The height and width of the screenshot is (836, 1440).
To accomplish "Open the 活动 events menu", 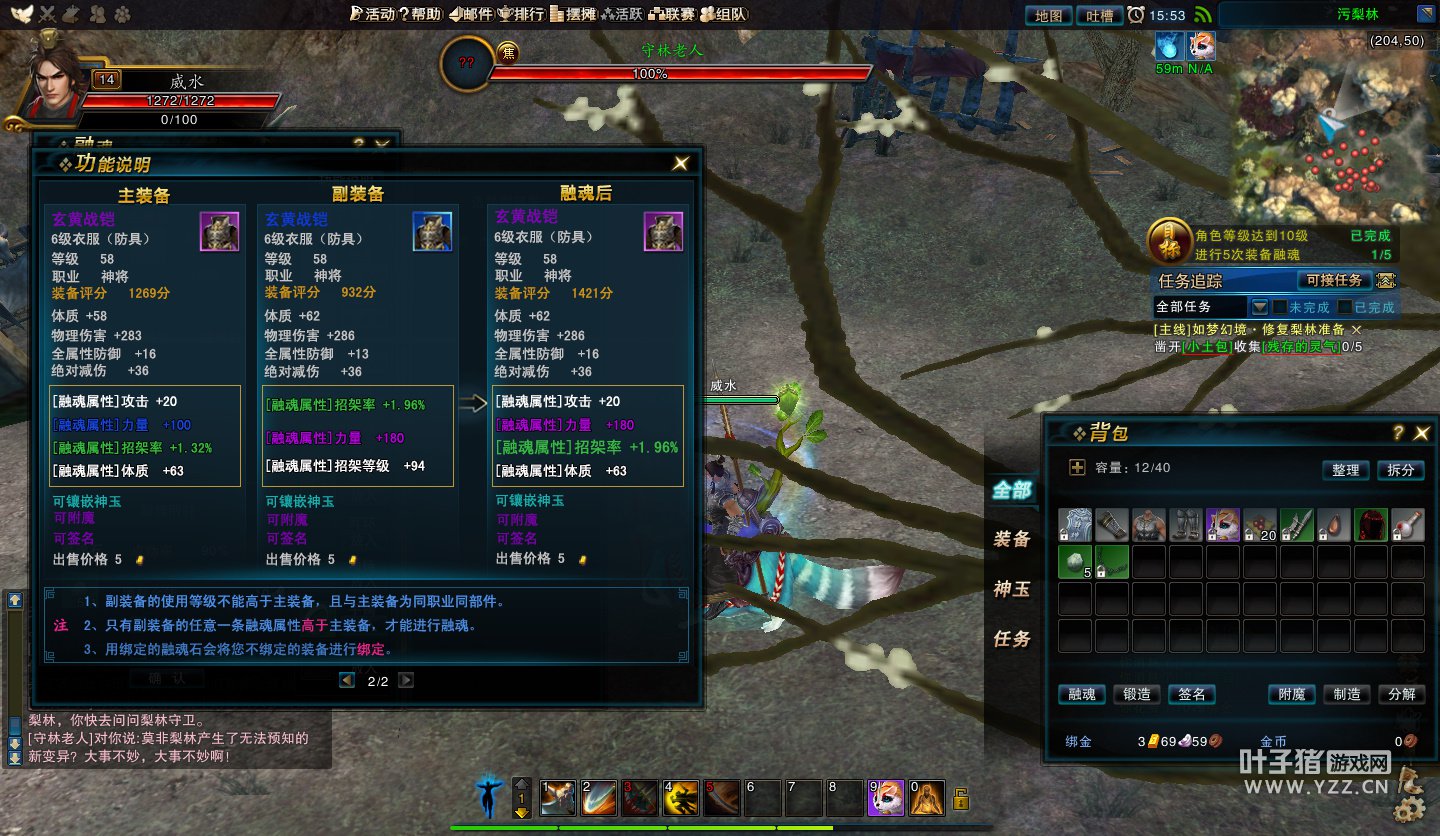I will click(x=372, y=14).
